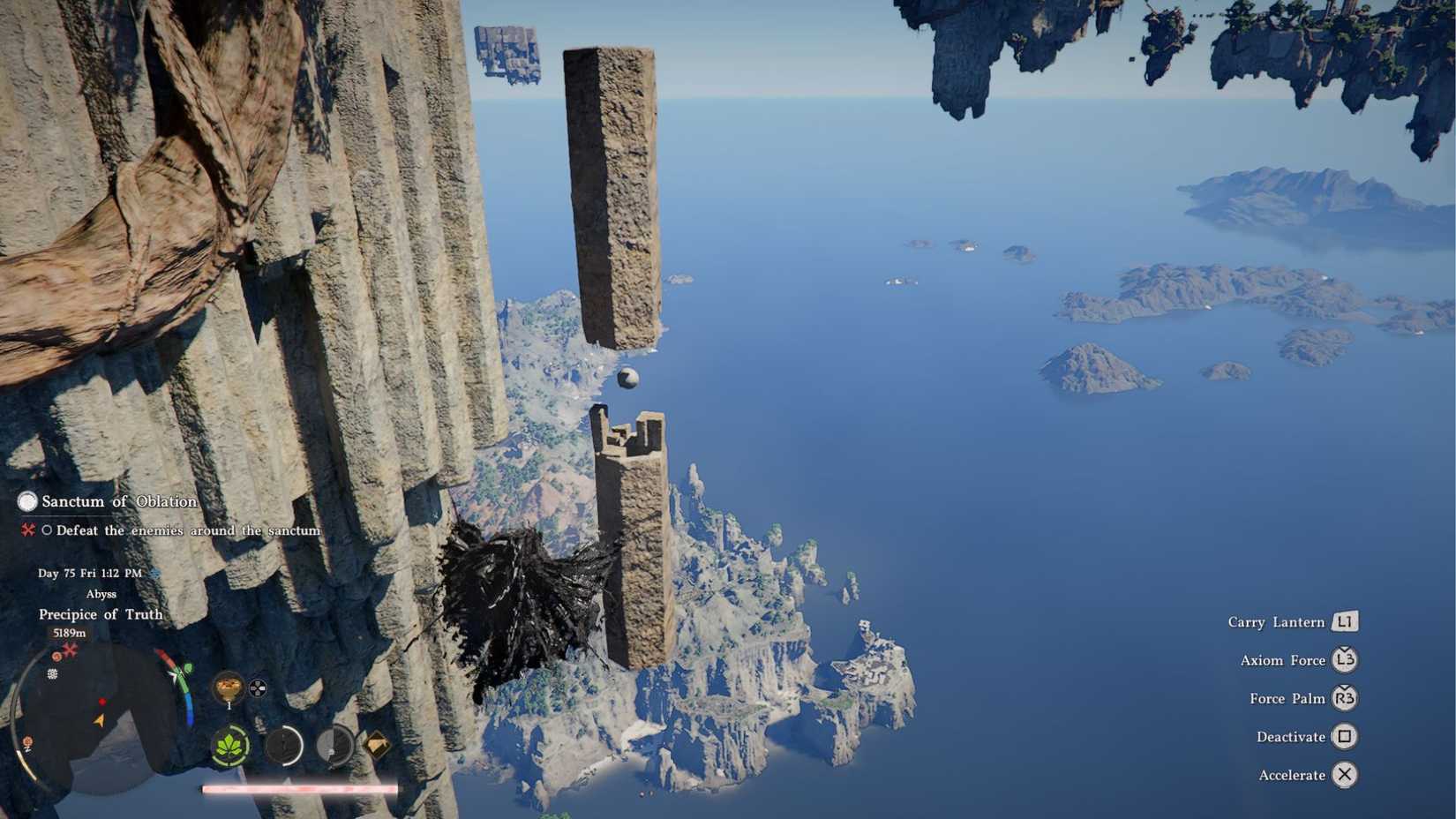Toggle the L1 Carry Lantern prompt
This screenshot has height=819, width=1456.
1345,622
